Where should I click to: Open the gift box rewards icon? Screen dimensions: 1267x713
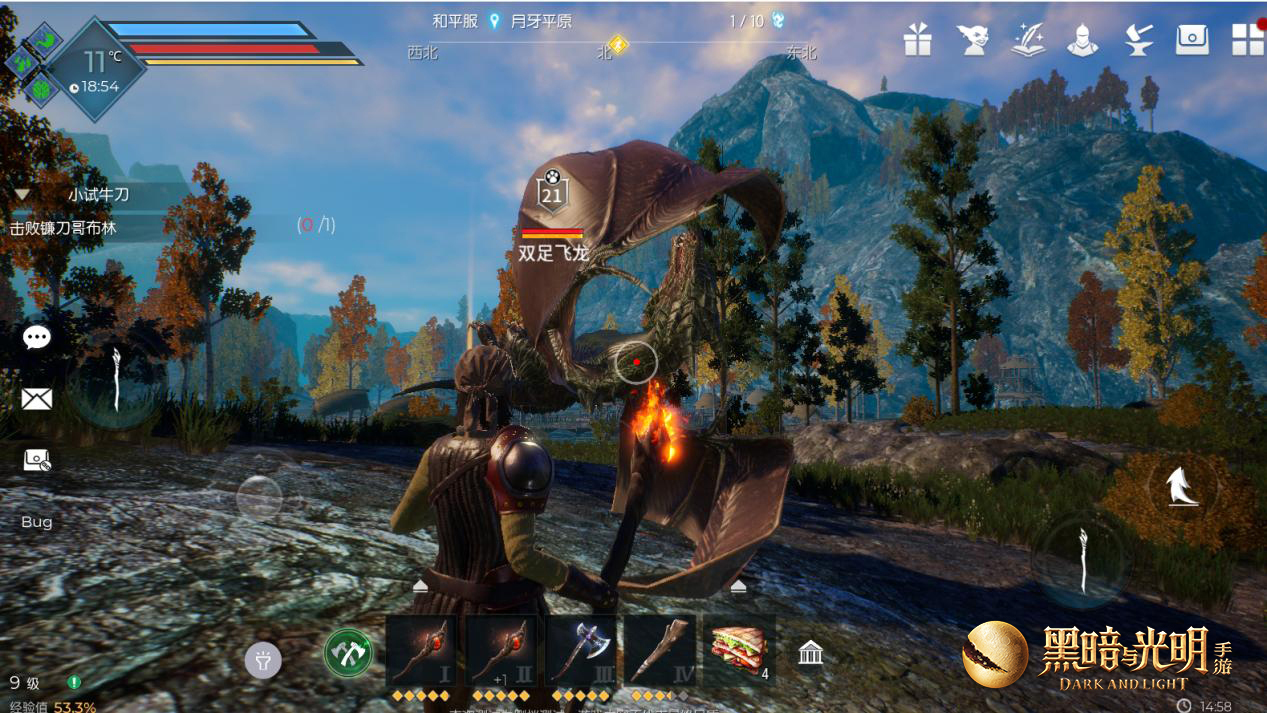pos(917,39)
